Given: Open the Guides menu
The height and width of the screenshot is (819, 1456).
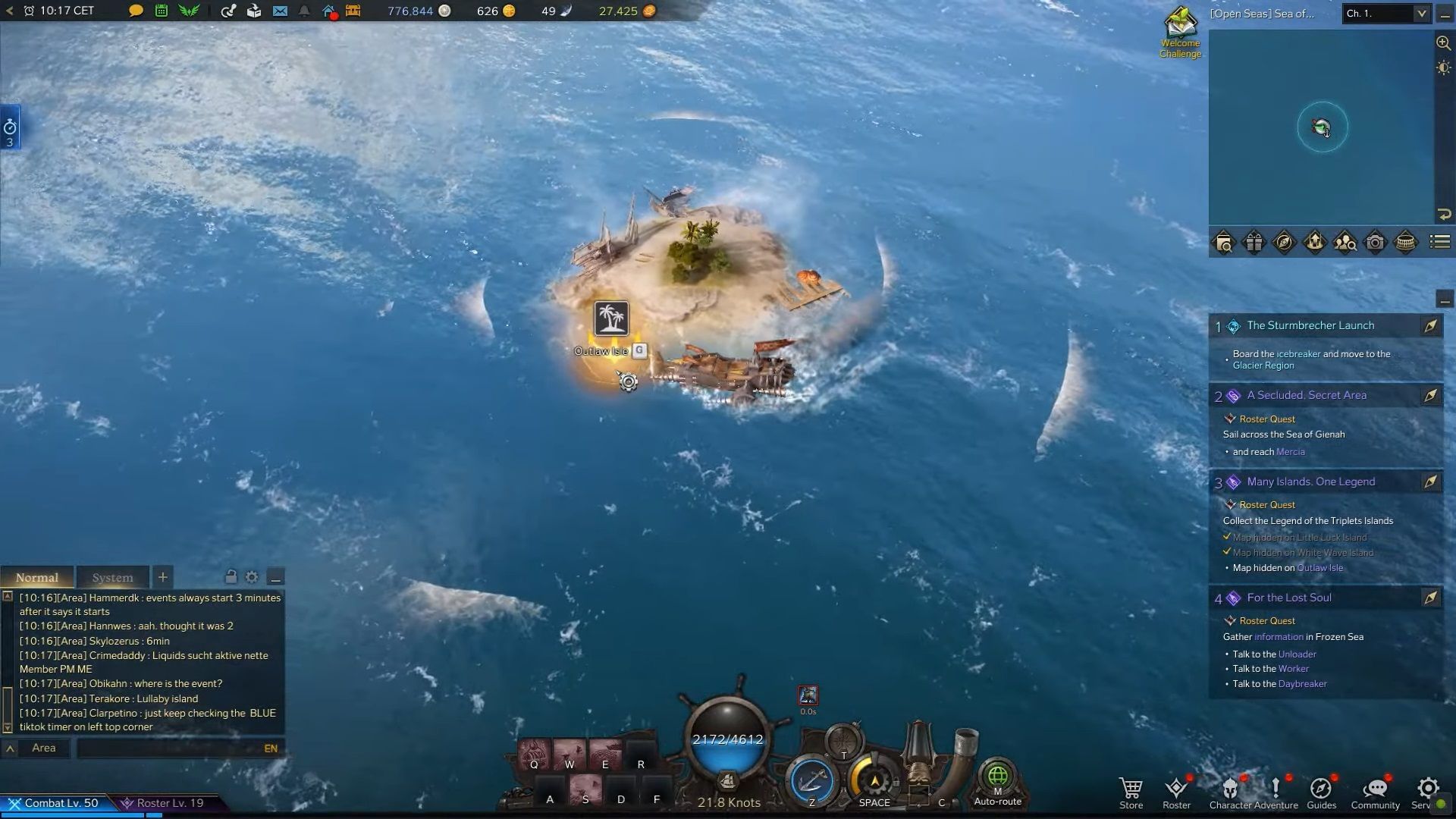Looking at the screenshot, I should [x=1321, y=792].
